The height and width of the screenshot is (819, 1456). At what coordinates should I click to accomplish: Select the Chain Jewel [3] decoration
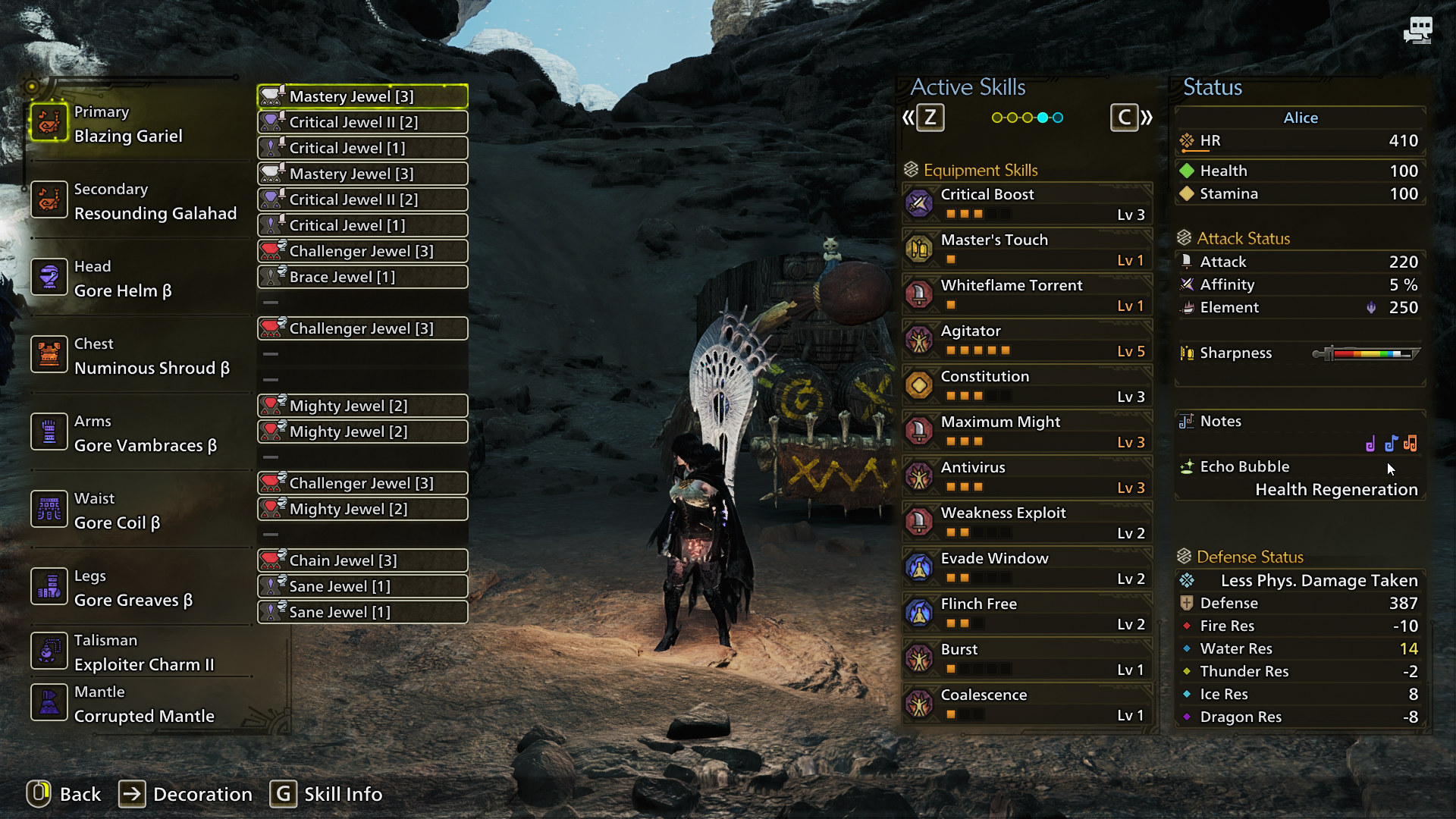pyautogui.click(x=362, y=560)
